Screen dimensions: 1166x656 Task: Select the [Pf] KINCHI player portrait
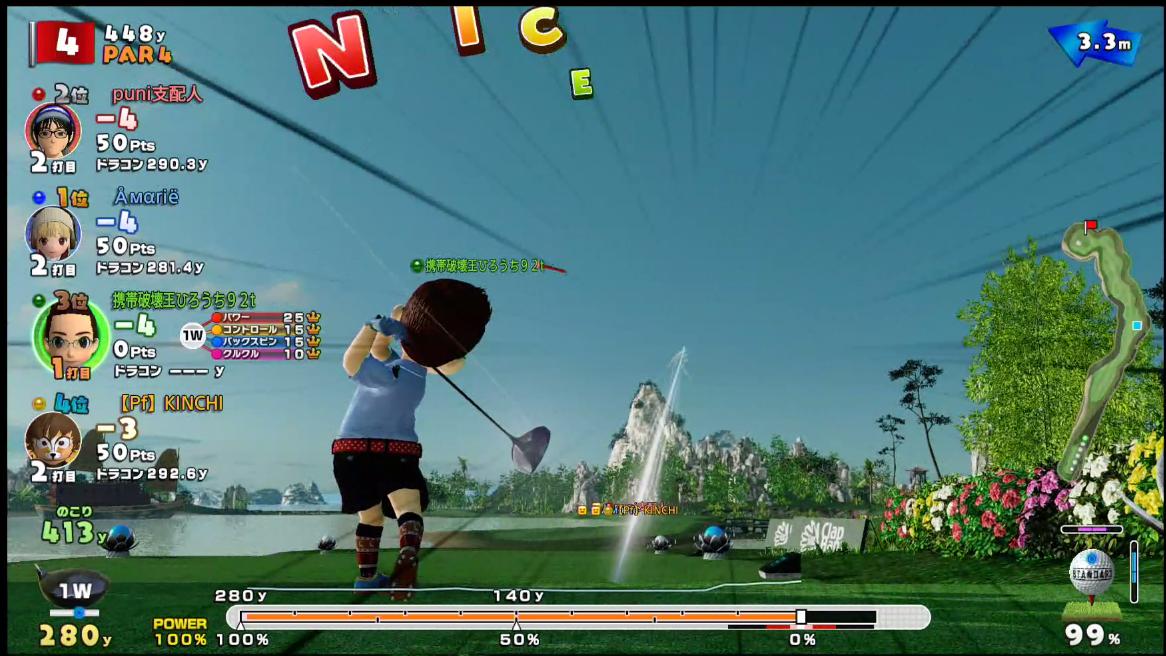coord(52,438)
